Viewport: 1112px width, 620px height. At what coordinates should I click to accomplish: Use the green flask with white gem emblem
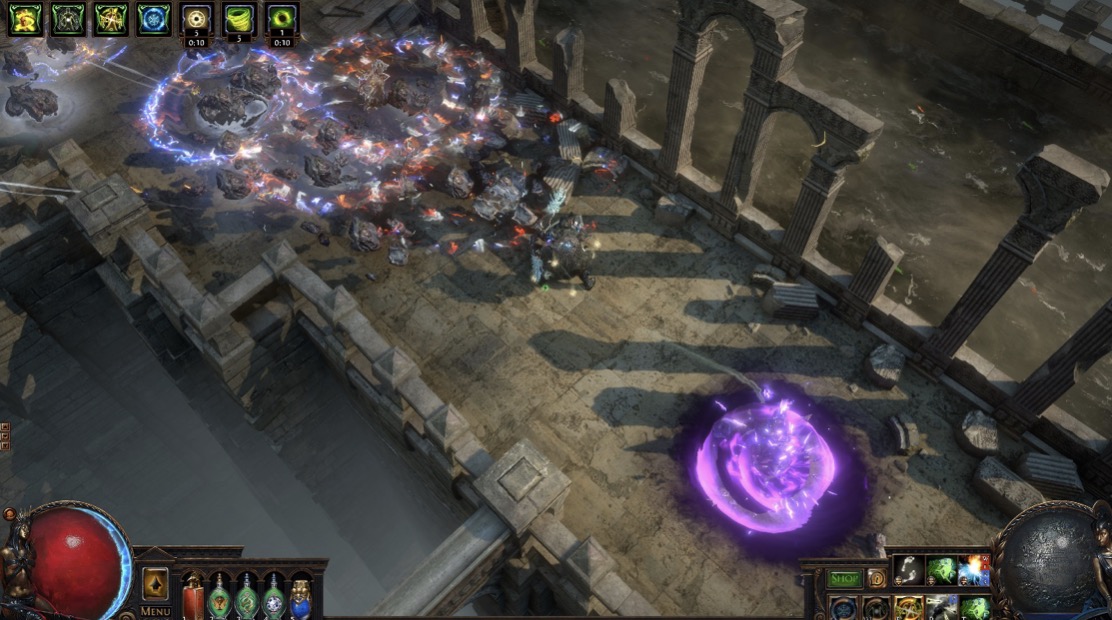tap(273, 598)
